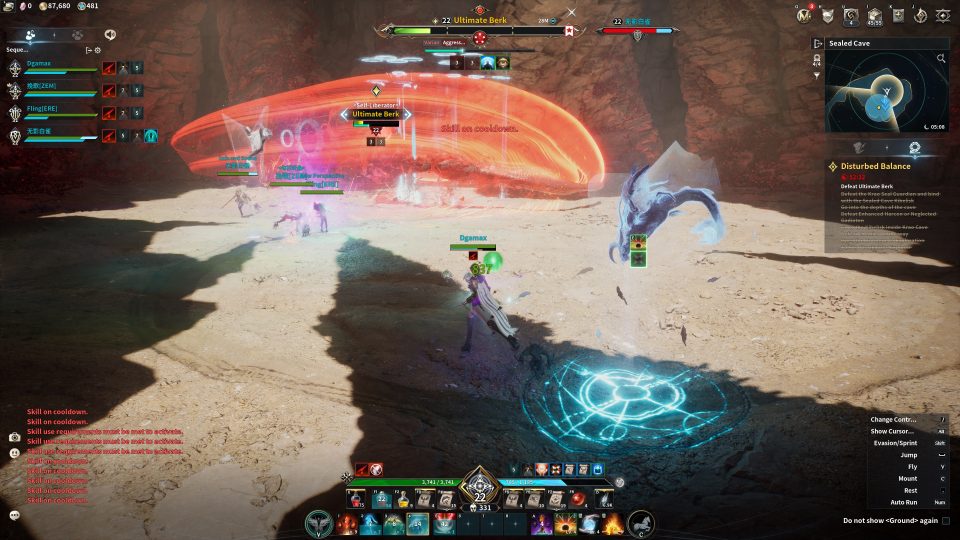Open the eye-shaped menu icon

tap(942, 15)
